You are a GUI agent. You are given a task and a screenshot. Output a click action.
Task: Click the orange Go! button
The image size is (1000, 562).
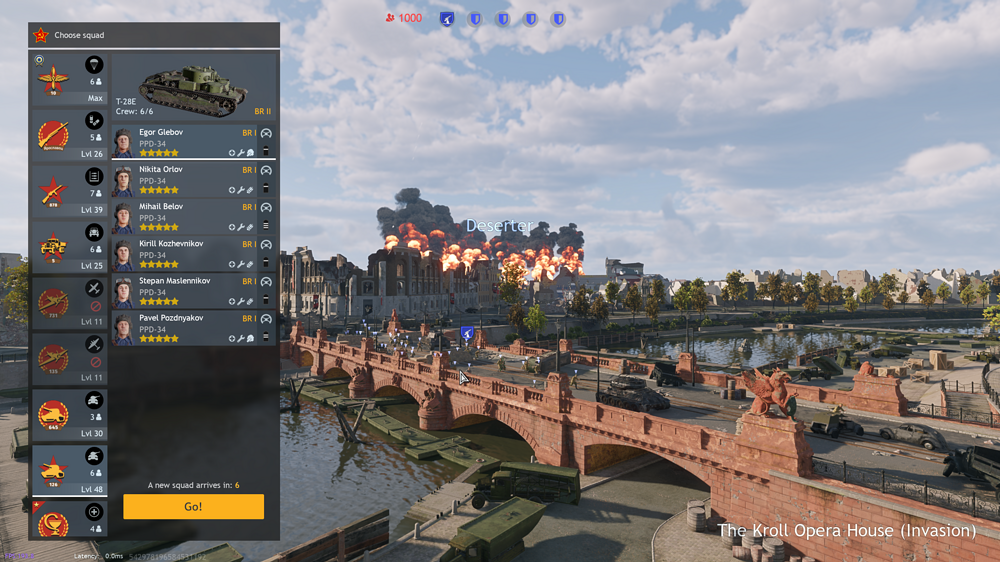193,506
